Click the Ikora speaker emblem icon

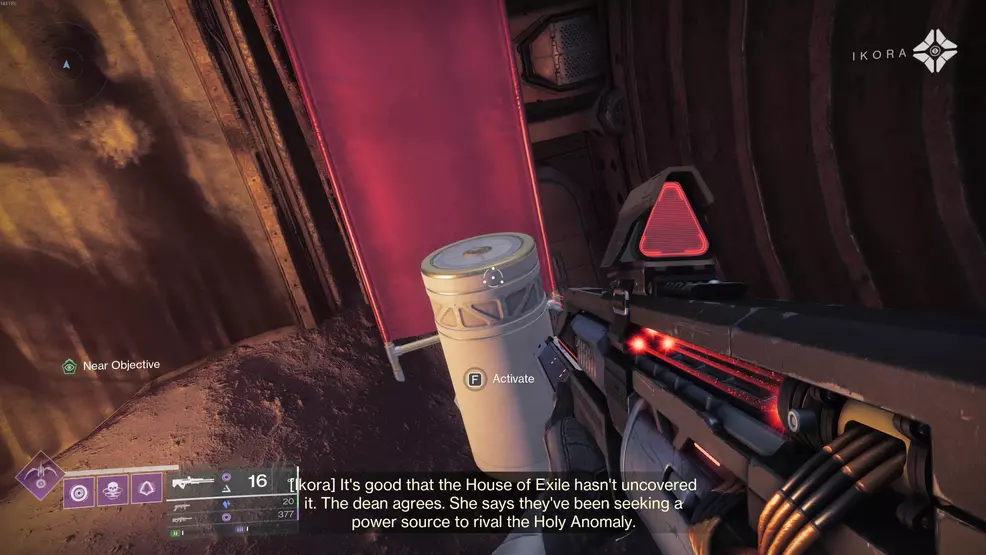click(935, 52)
